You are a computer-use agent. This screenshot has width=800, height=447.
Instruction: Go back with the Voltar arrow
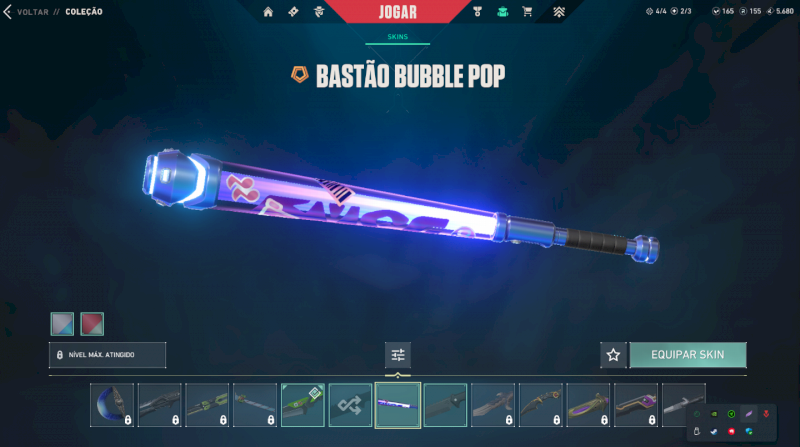click(8, 12)
